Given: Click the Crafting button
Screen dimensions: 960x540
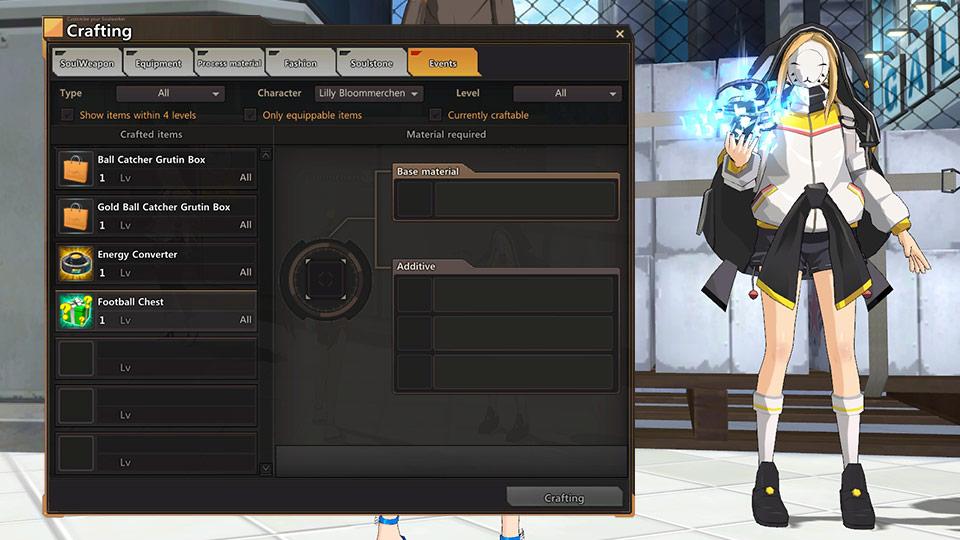Looking at the screenshot, I should [564, 498].
